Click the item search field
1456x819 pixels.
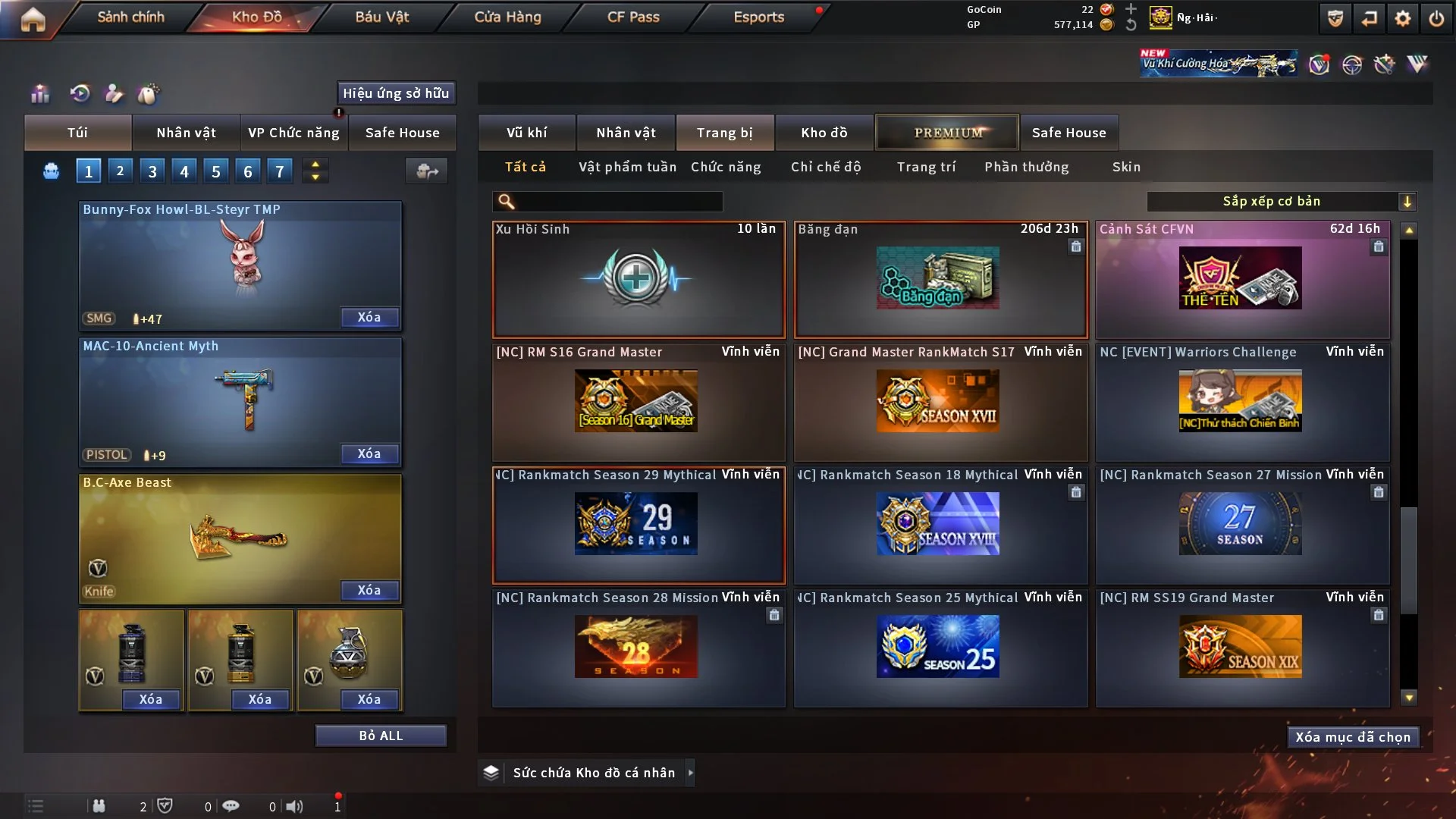pyautogui.click(x=618, y=201)
